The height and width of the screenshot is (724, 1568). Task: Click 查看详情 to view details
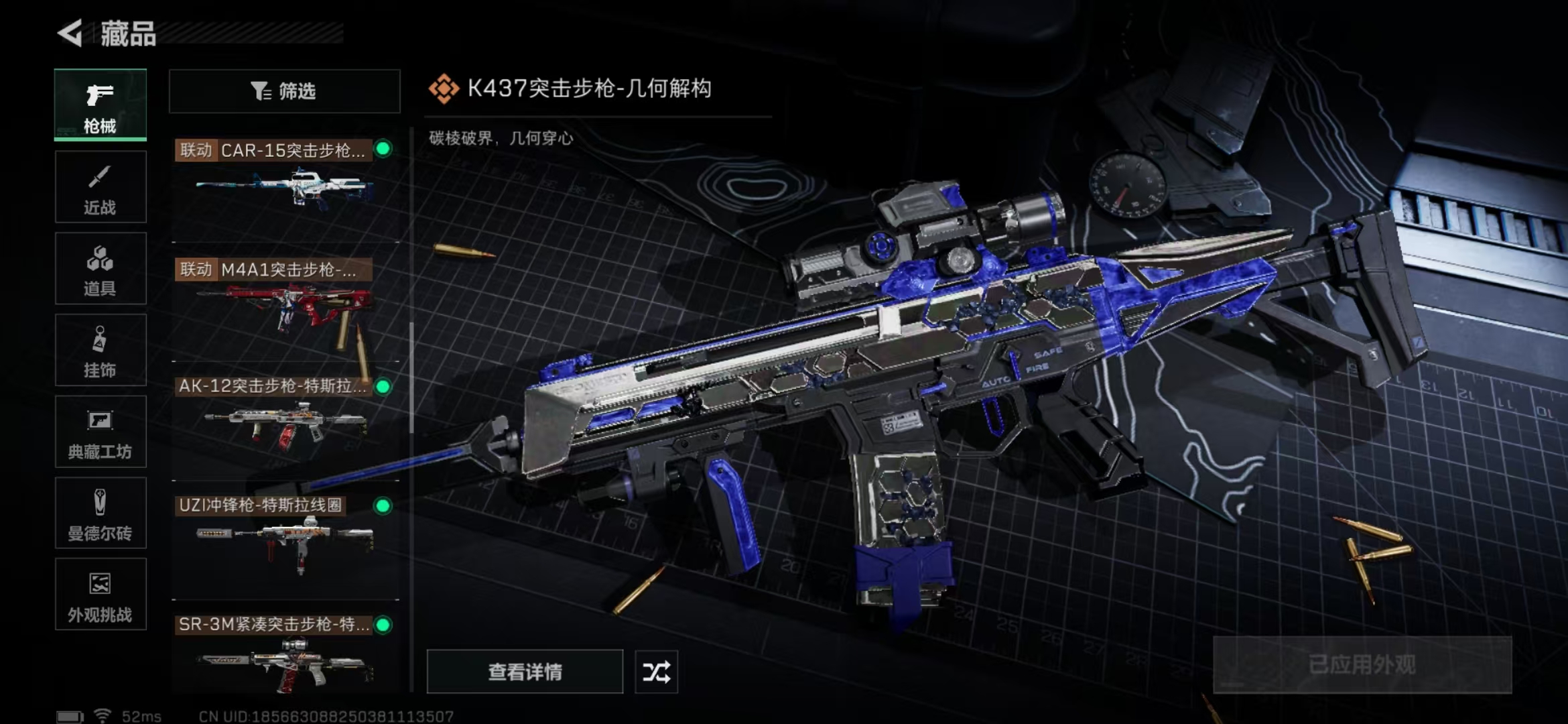525,672
